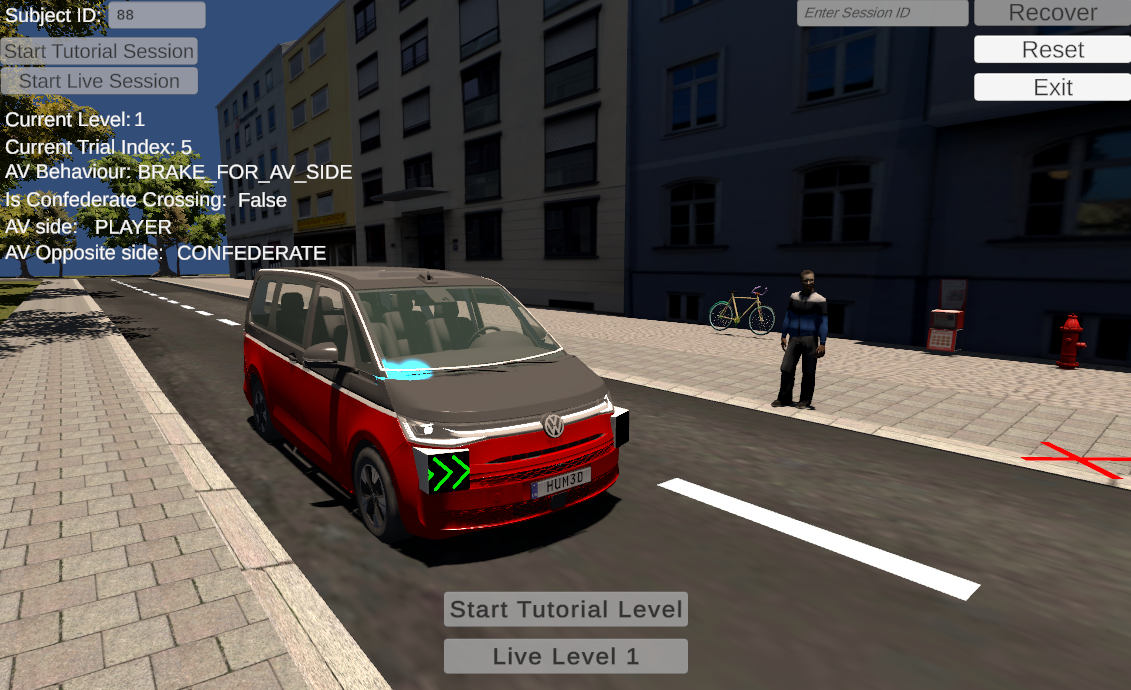Exit the application
Viewport: 1131px width, 690px height.
pyautogui.click(x=1052, y=87)
